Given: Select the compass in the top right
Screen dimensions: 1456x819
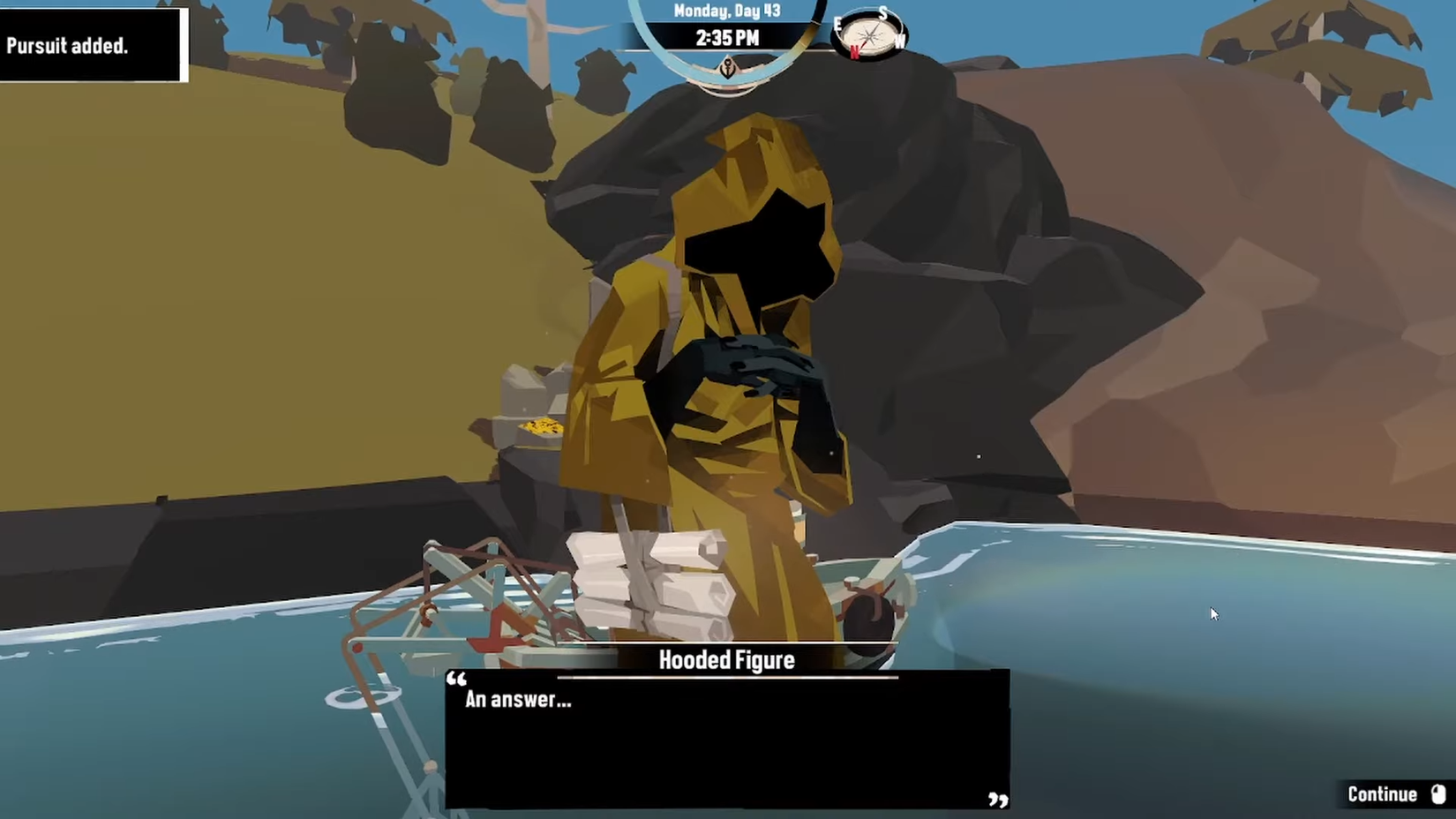Looking at the screenshot, I should [x=869, y=34].
